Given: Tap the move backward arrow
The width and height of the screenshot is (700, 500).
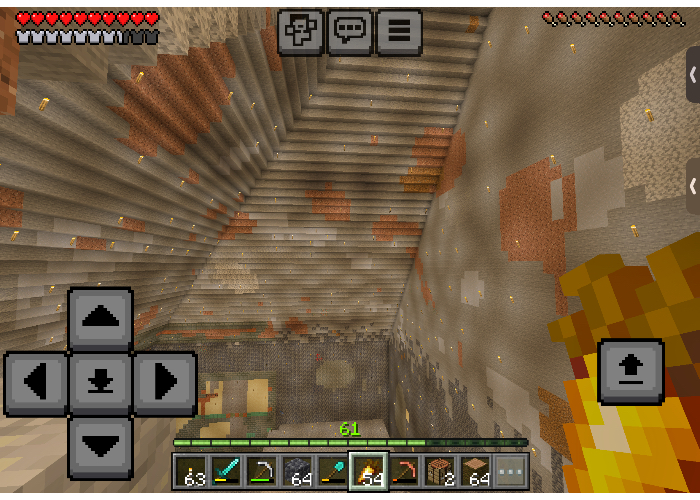Looking at the screenshot, I should click(x=100, y=446).
